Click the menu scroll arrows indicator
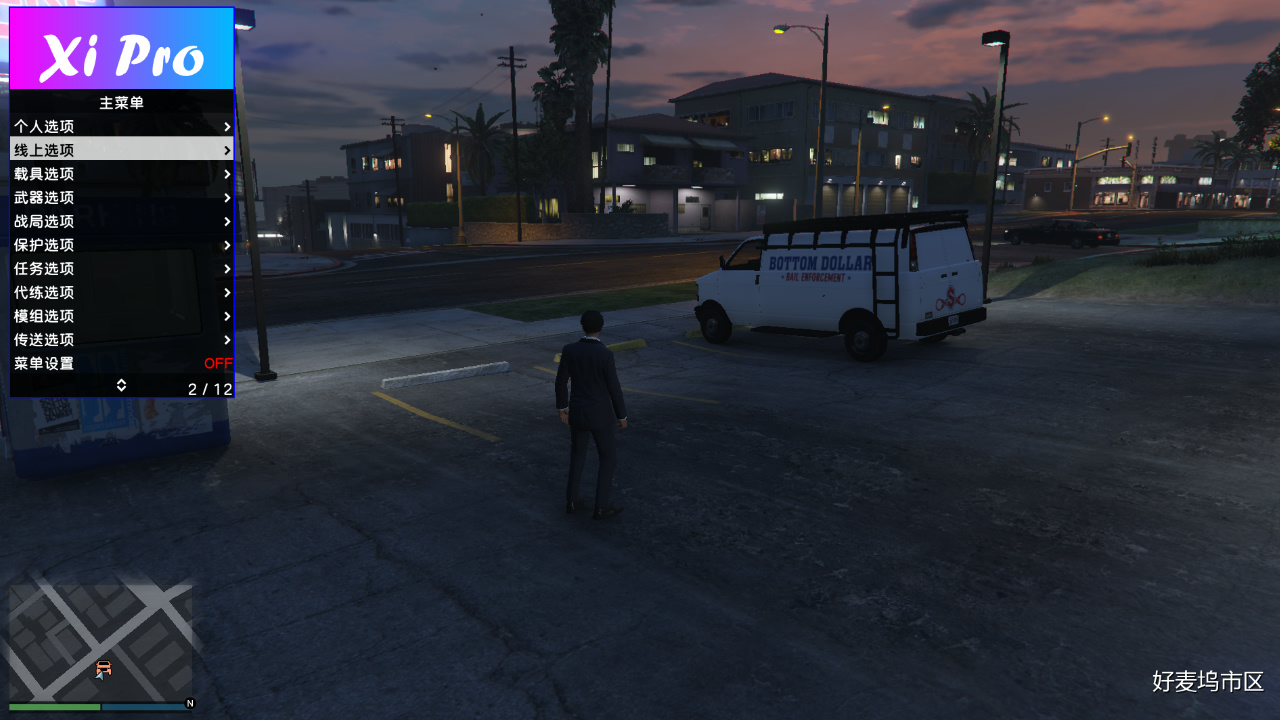The height and width of the screenshot is (720, 1280). (x=121, y=385)
